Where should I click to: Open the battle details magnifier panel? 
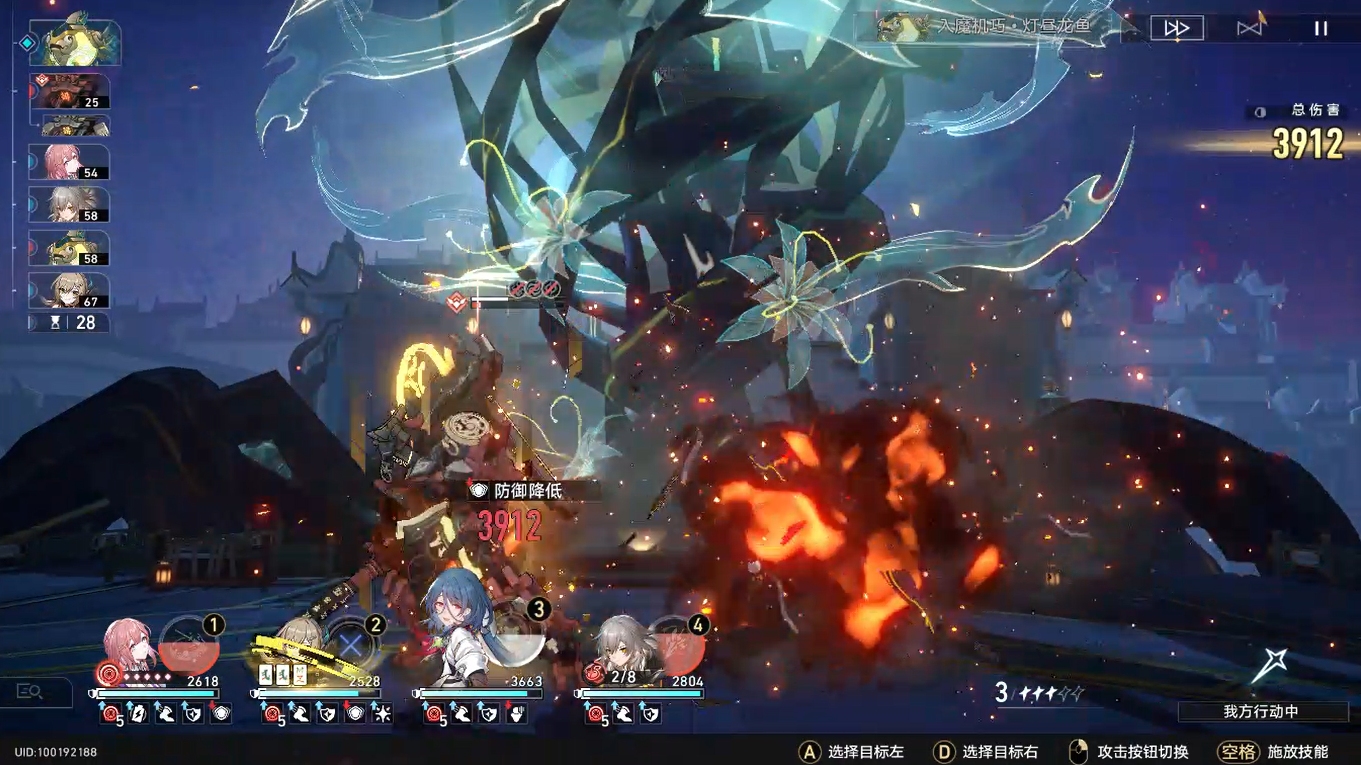[x=30, y=692]
